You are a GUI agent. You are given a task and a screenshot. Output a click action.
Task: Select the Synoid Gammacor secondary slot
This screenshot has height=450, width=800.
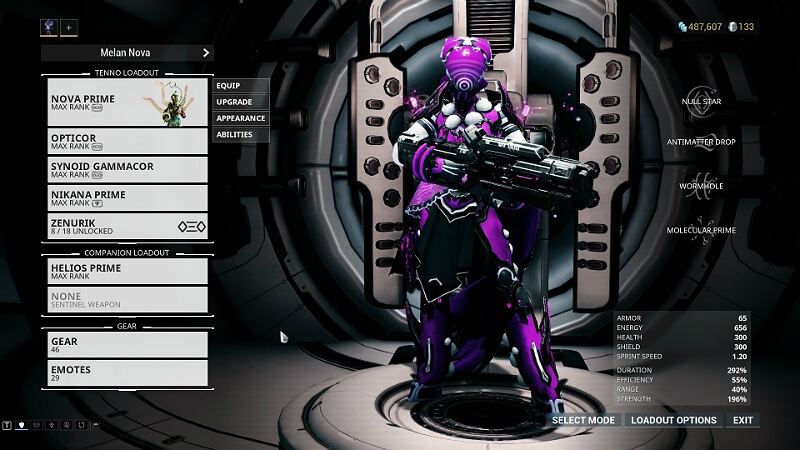click(x=127, y=169)
